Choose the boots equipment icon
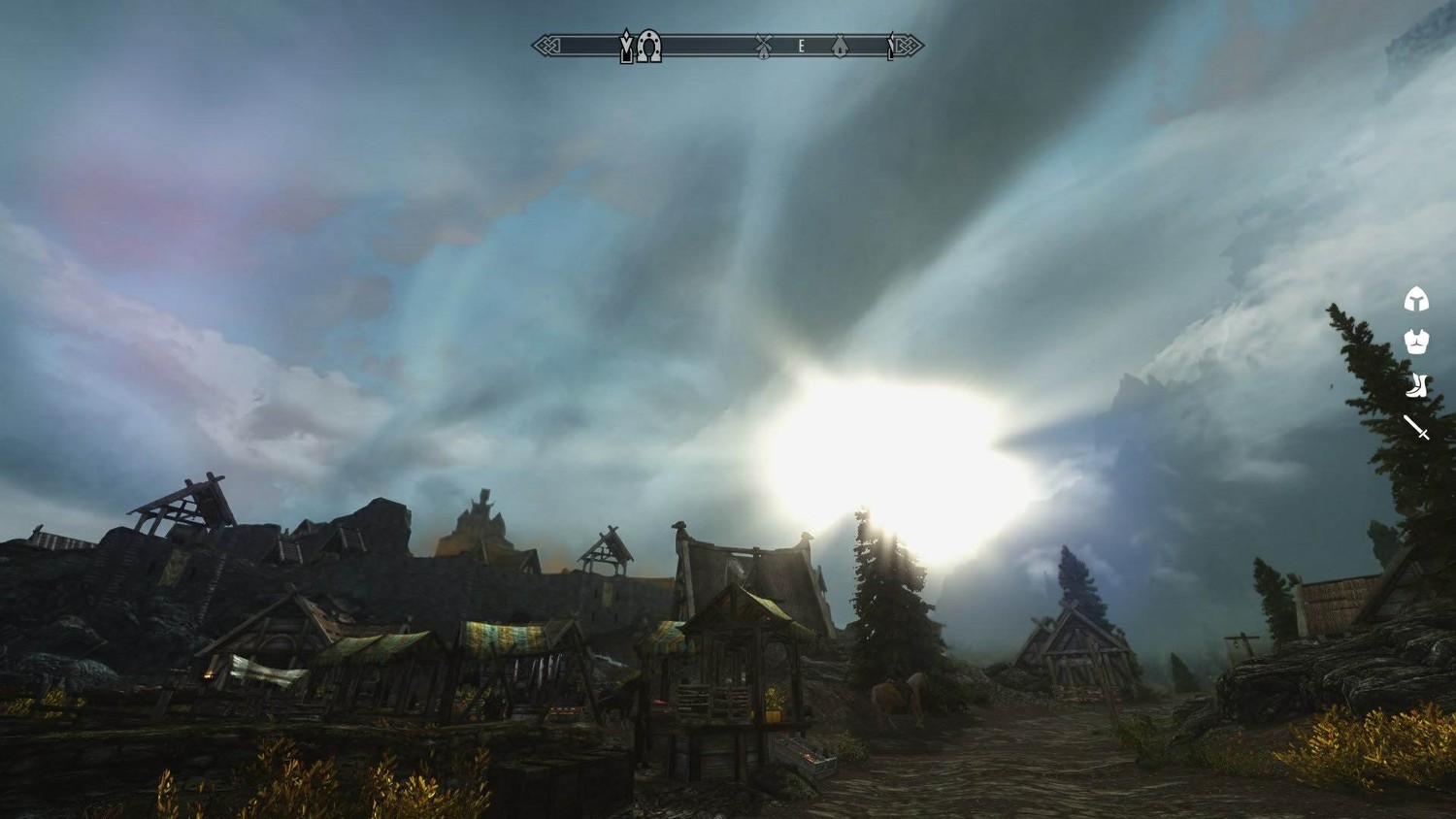The width and height of the screenshot is (1456, 819). tap(1416, 385)
